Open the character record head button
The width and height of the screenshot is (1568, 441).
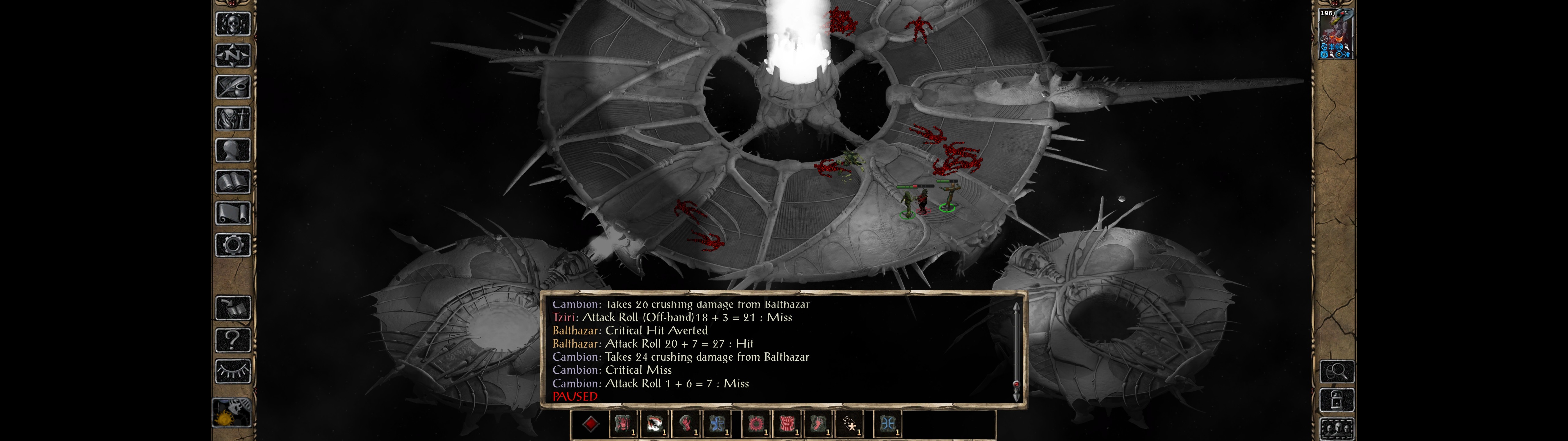point(232,150)
